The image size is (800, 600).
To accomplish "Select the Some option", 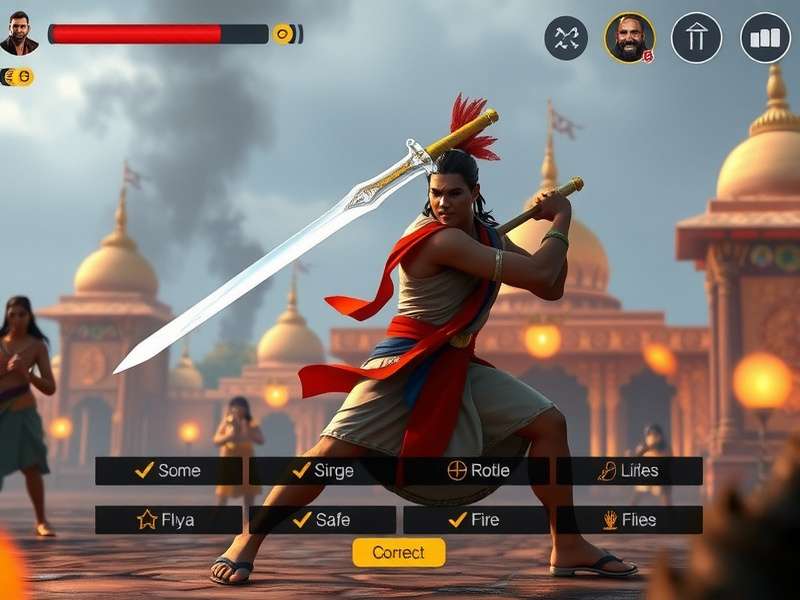I will click(x=168, y=470).
